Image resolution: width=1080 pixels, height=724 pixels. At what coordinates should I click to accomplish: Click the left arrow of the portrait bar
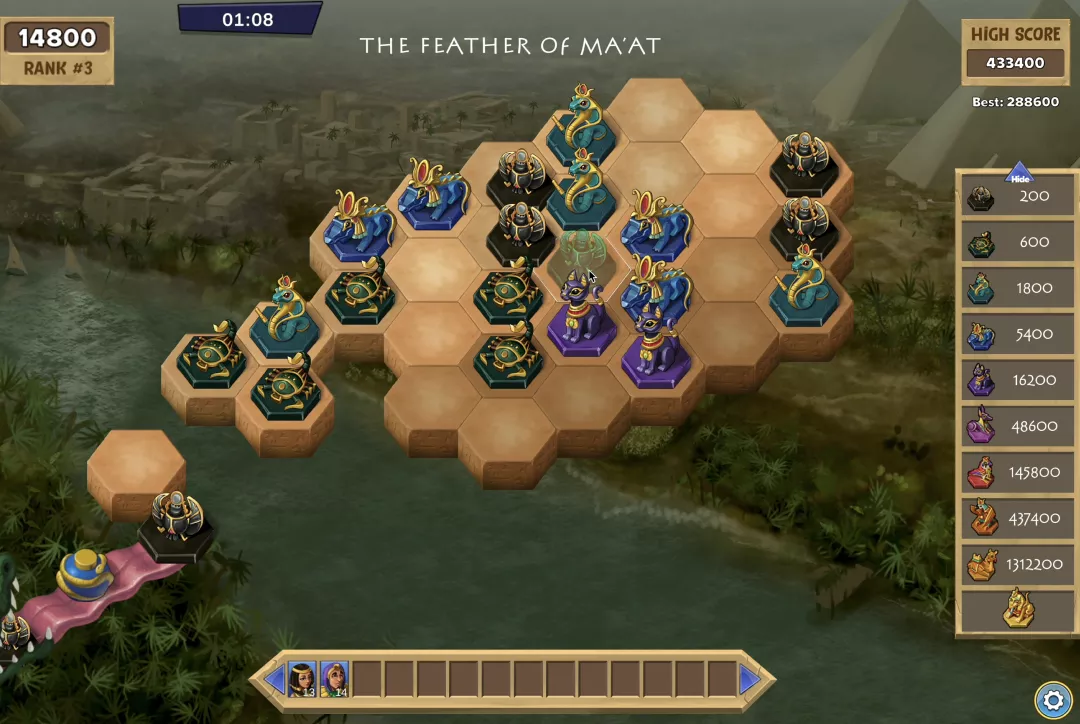coord(274,680)
